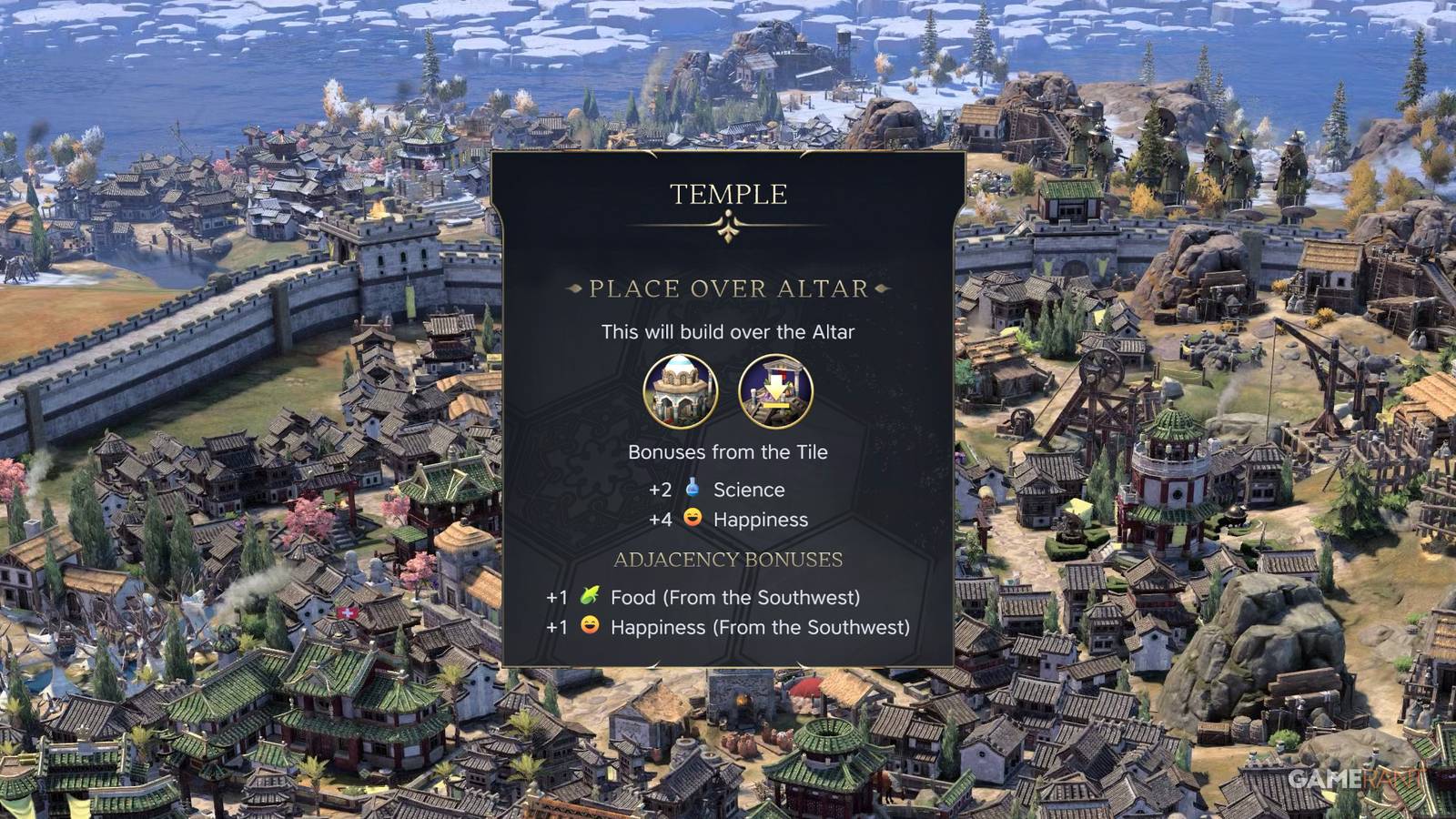Image resolution: width=1456 pixels, height=819 pixels.
Task: Click the Science flask icon
Action: click(x=690, y=490)
